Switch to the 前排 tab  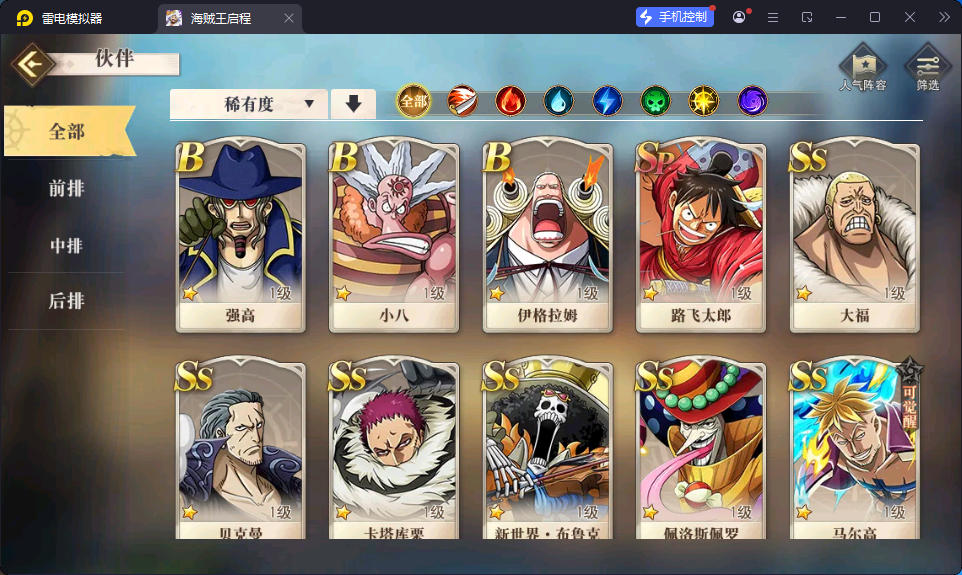[67, 188]
